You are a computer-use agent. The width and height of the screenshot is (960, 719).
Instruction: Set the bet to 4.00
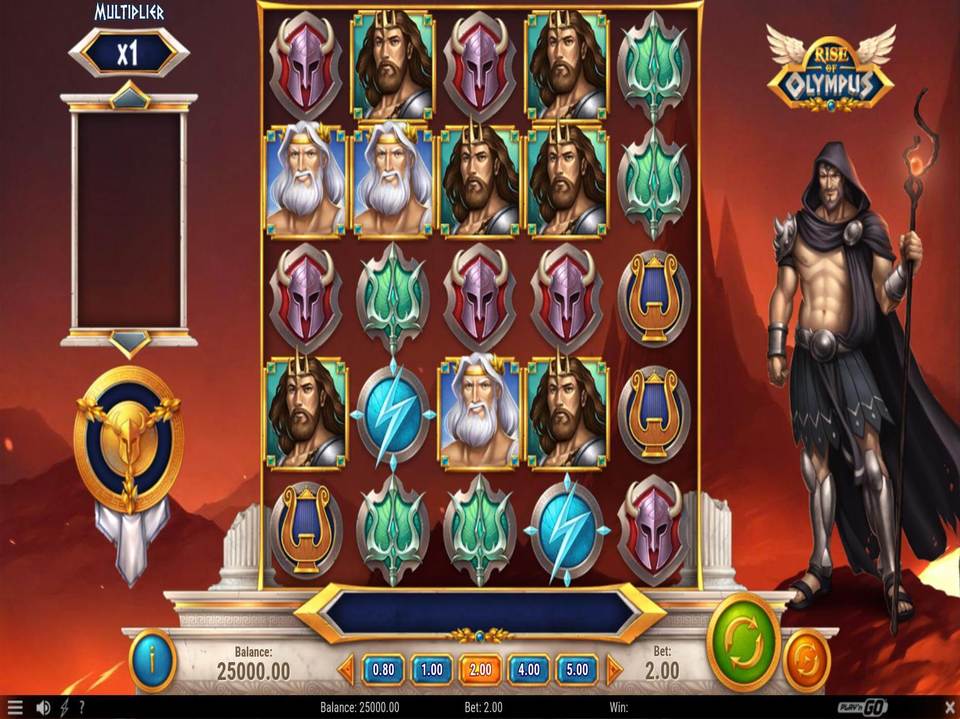pyautogui.click(x=528, y=669)
